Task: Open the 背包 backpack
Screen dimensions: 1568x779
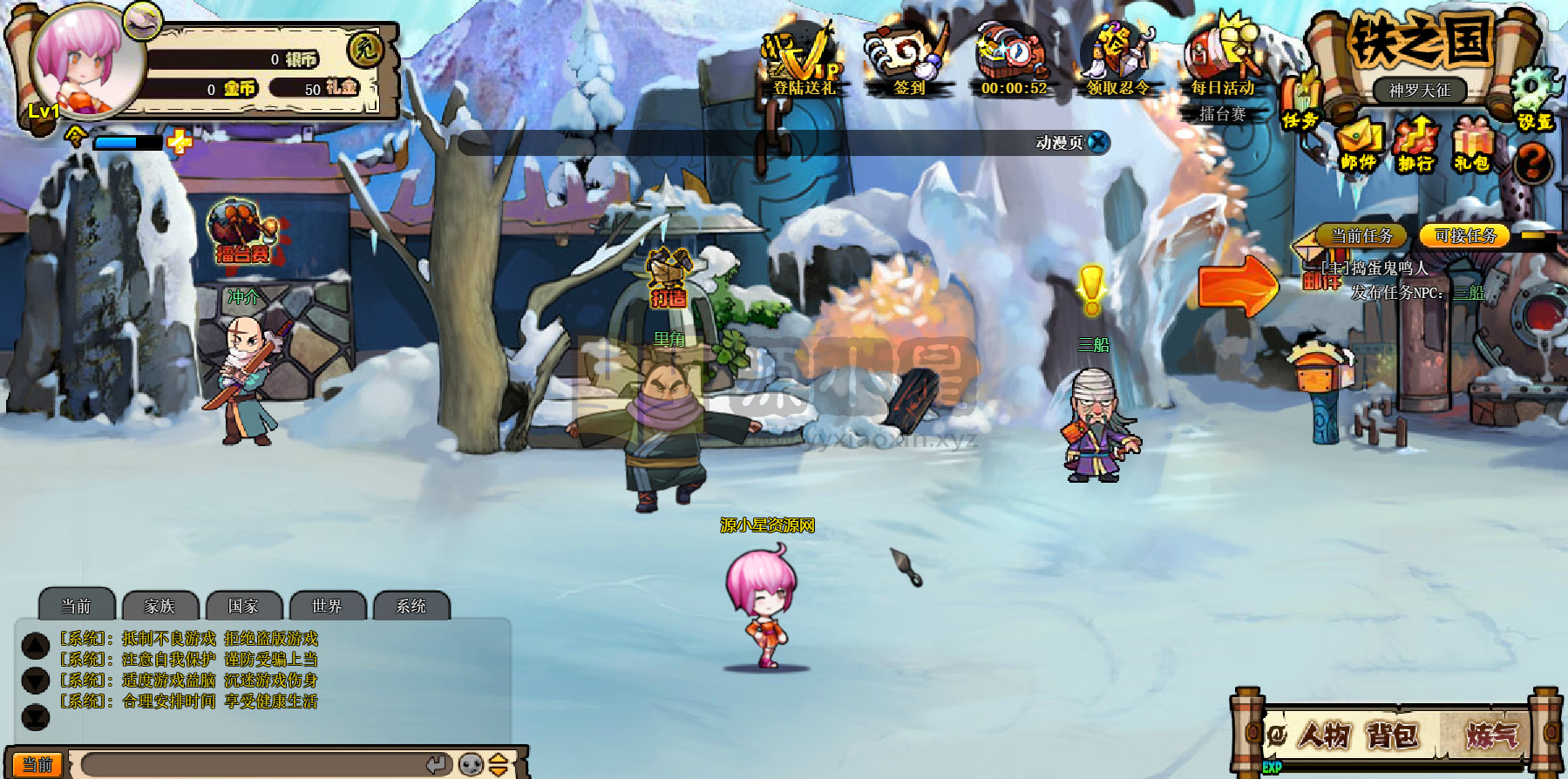Action: (x=1393, y=736)
